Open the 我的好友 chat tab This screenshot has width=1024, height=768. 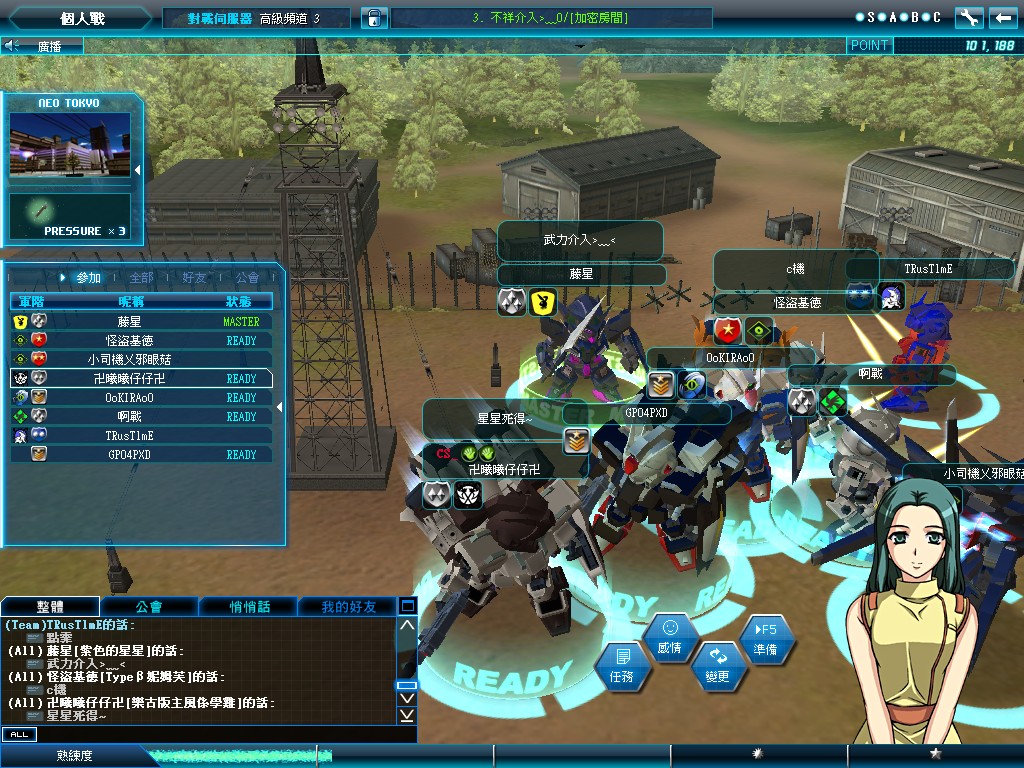tap(347, 607)
